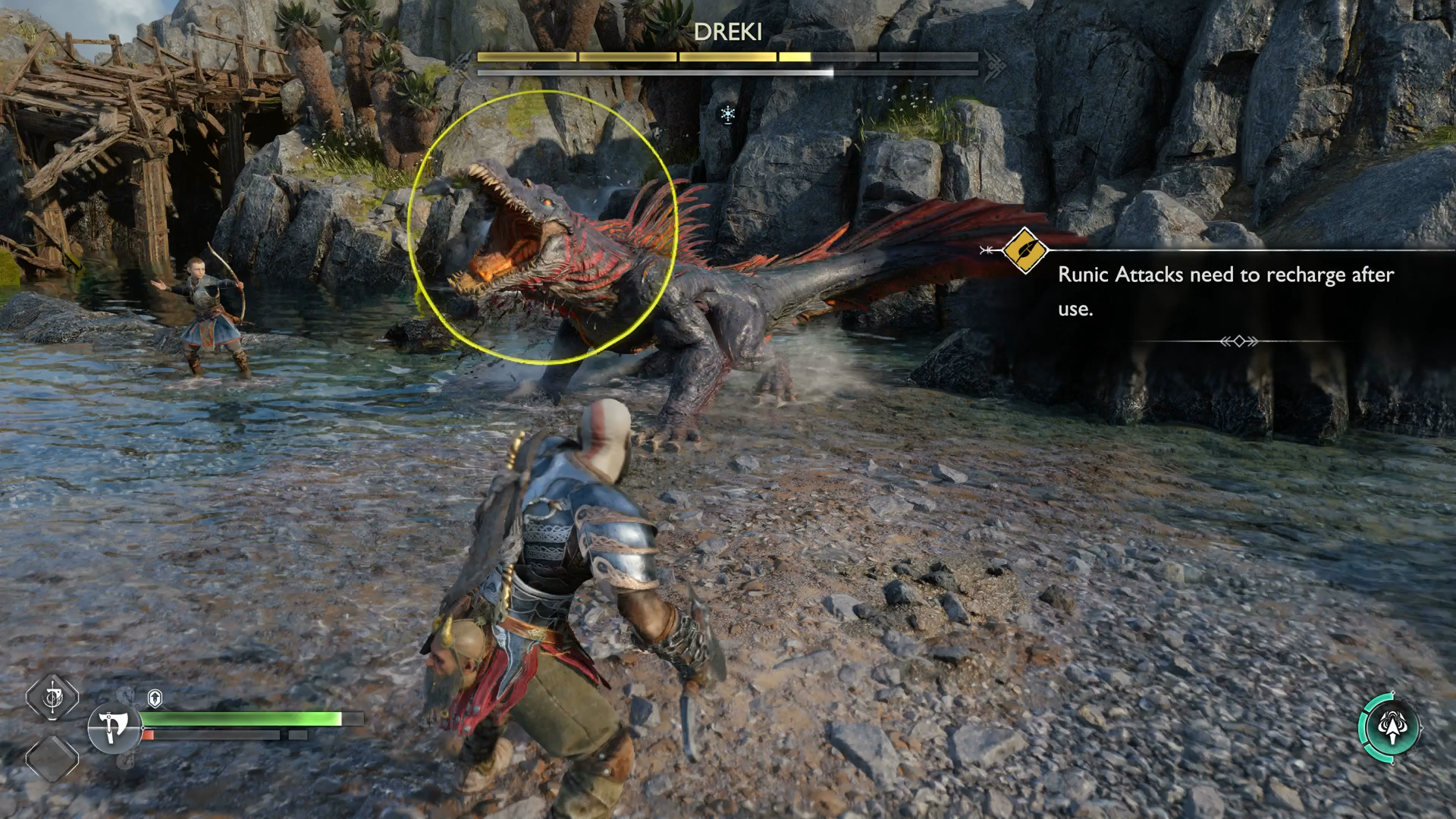Click the glyph ornament right of Dreki's health bar
Viewport: 1456px width, 819px height.
997,67
